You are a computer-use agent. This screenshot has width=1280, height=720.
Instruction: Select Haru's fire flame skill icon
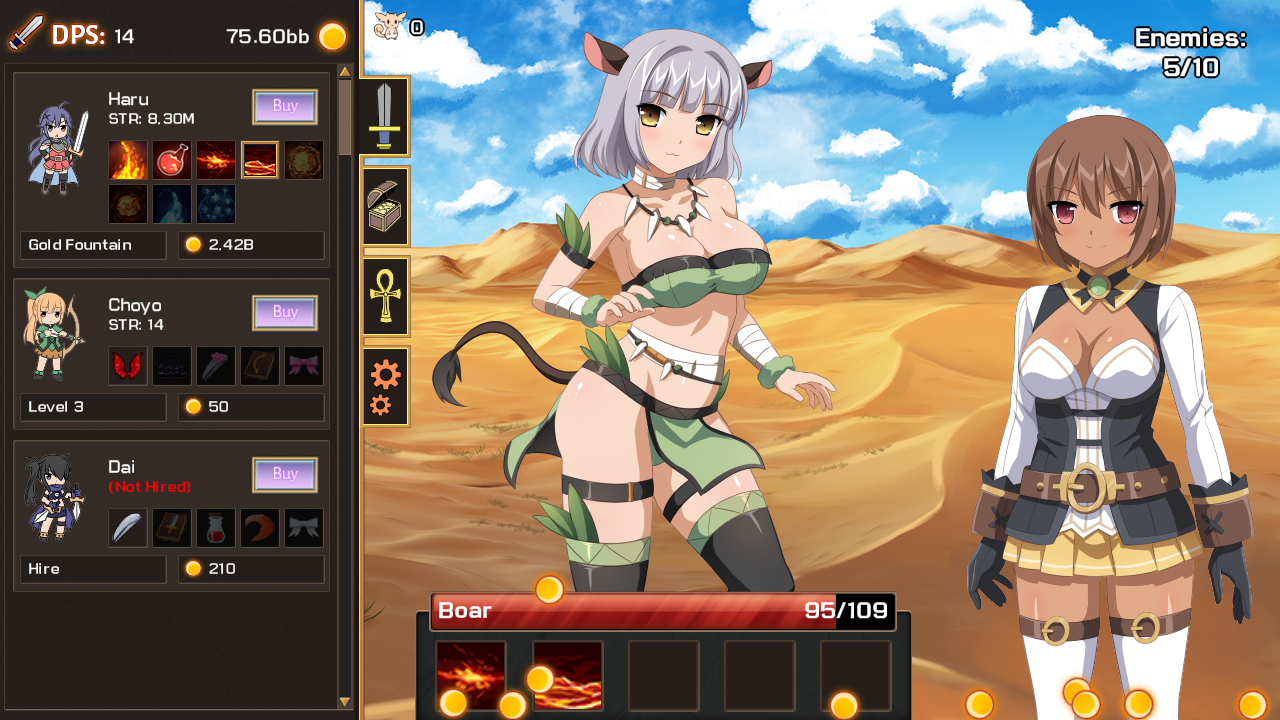127,160
